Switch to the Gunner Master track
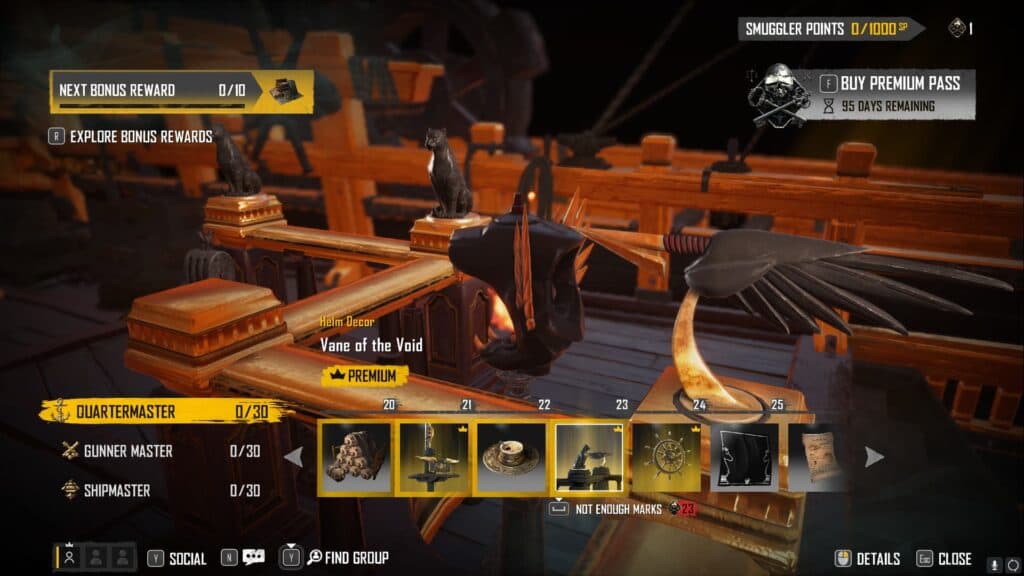Viewport: 1024px width, 576px height. click(x=127, y=451)
